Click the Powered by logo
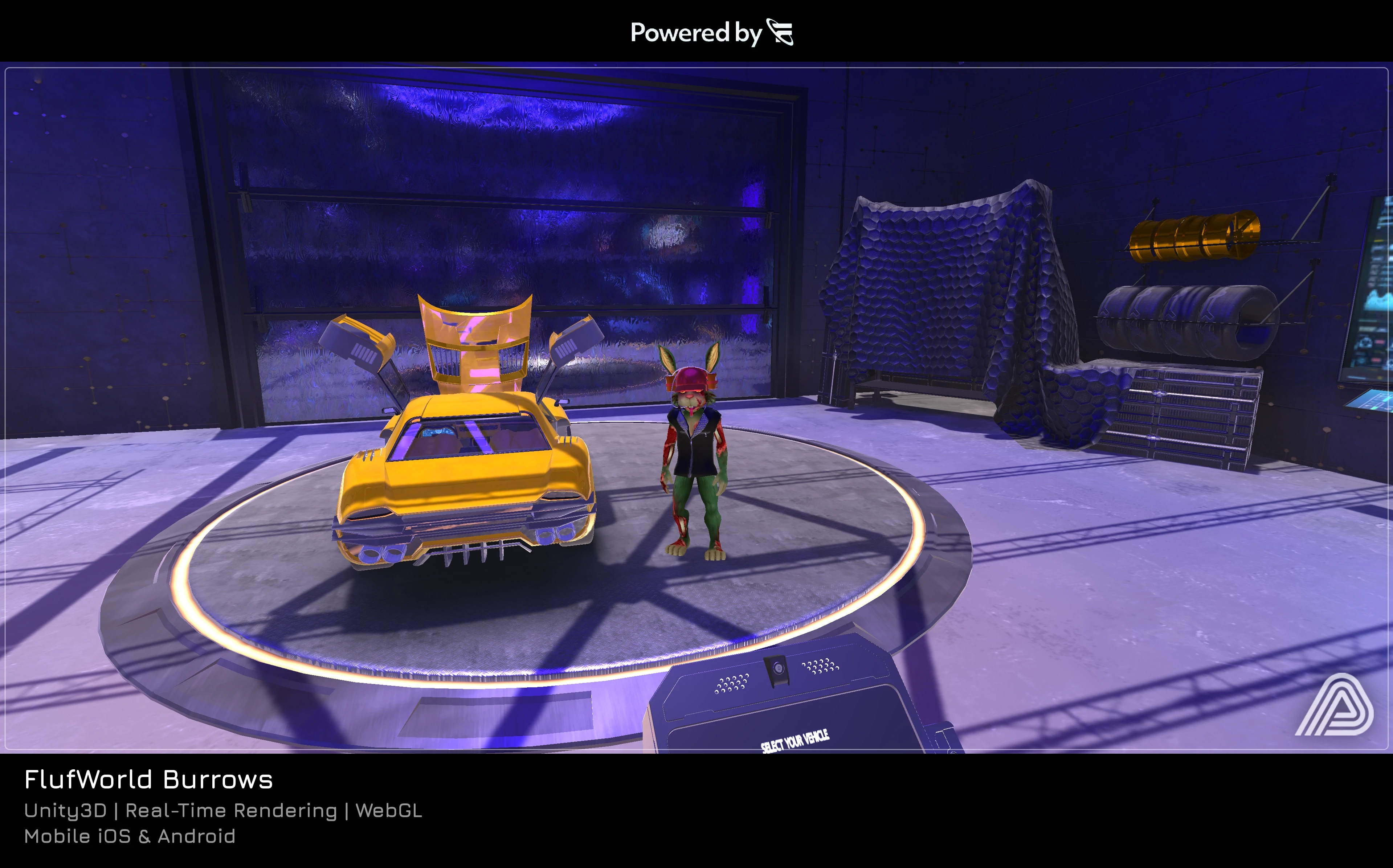The image size is (1393, 868). (x=780, y=32)
